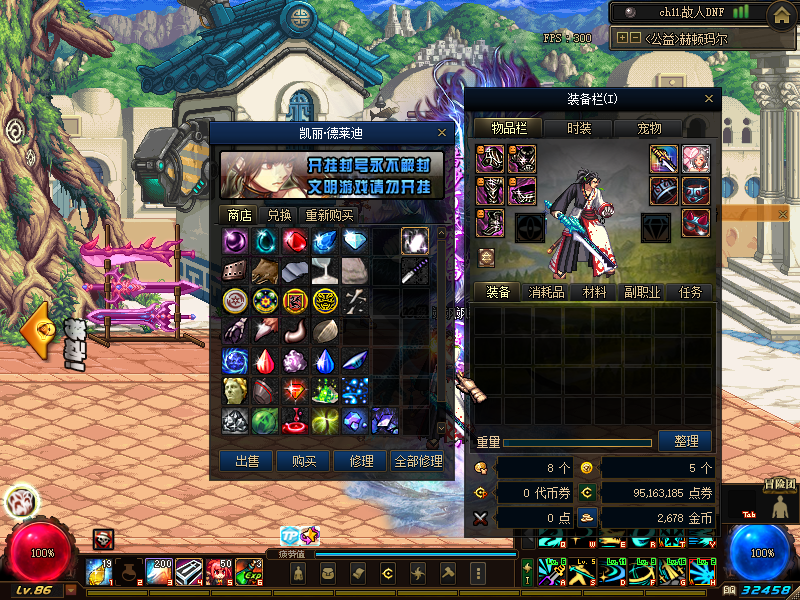Switch to the 宠物 pet tab

click(x=650, y=128)
